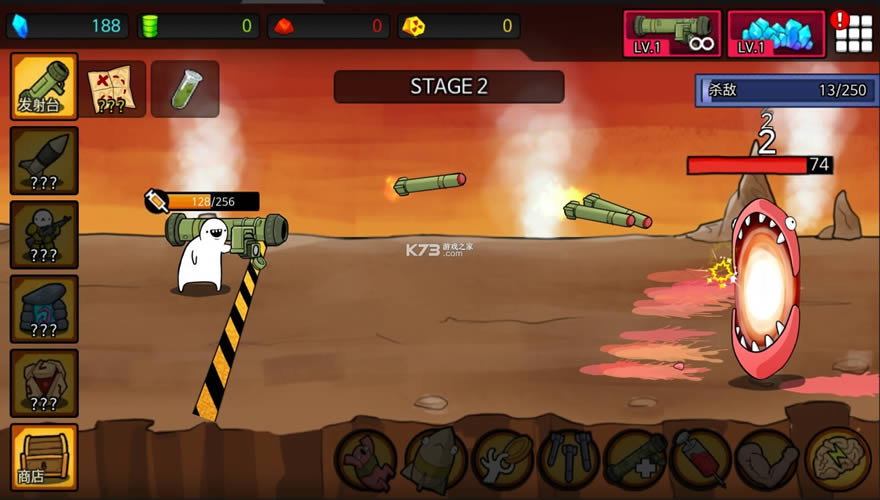Activate the hand throwing seed skill

(x=501, y=460)
